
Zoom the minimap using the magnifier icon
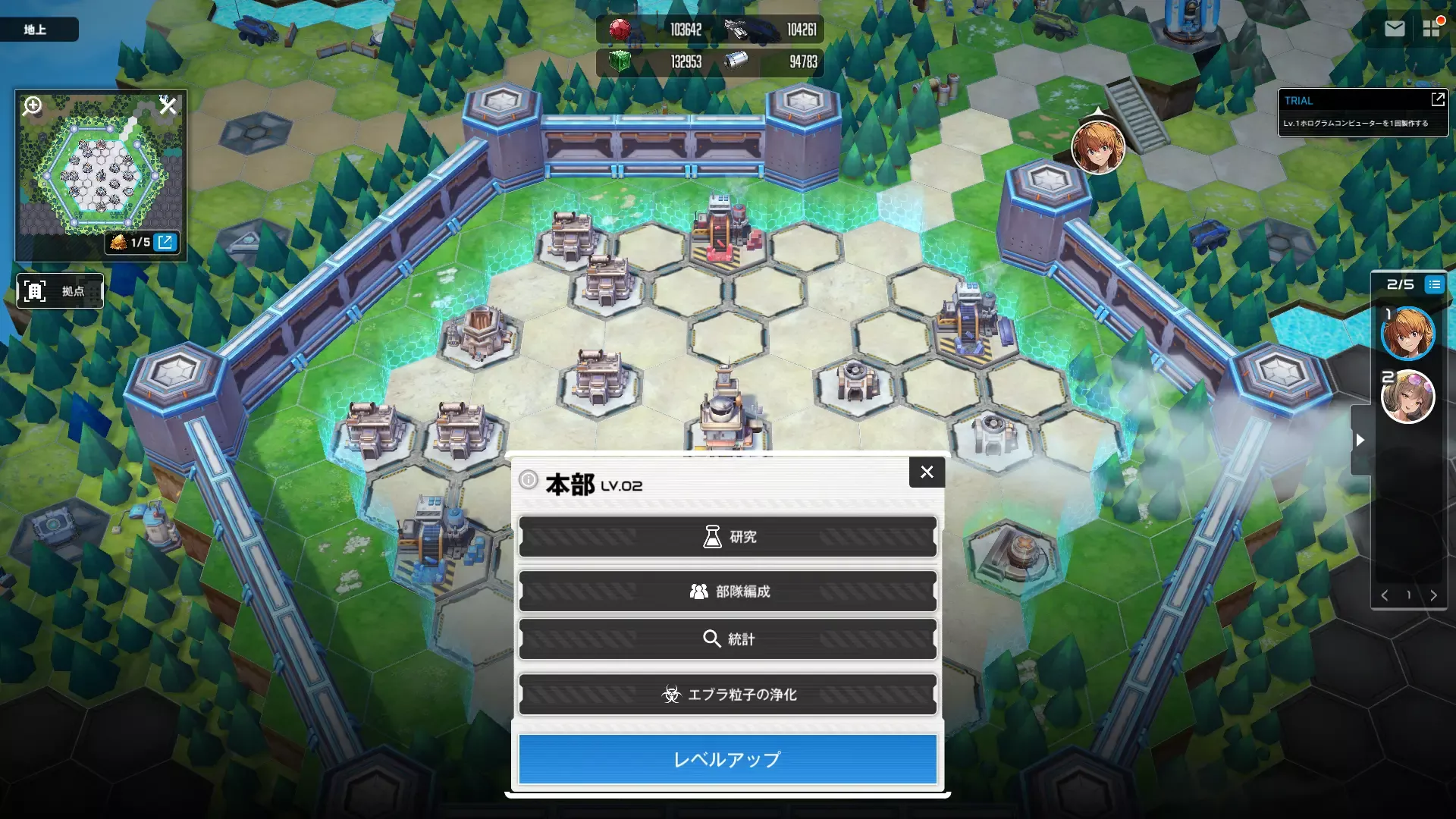(31, 106)
